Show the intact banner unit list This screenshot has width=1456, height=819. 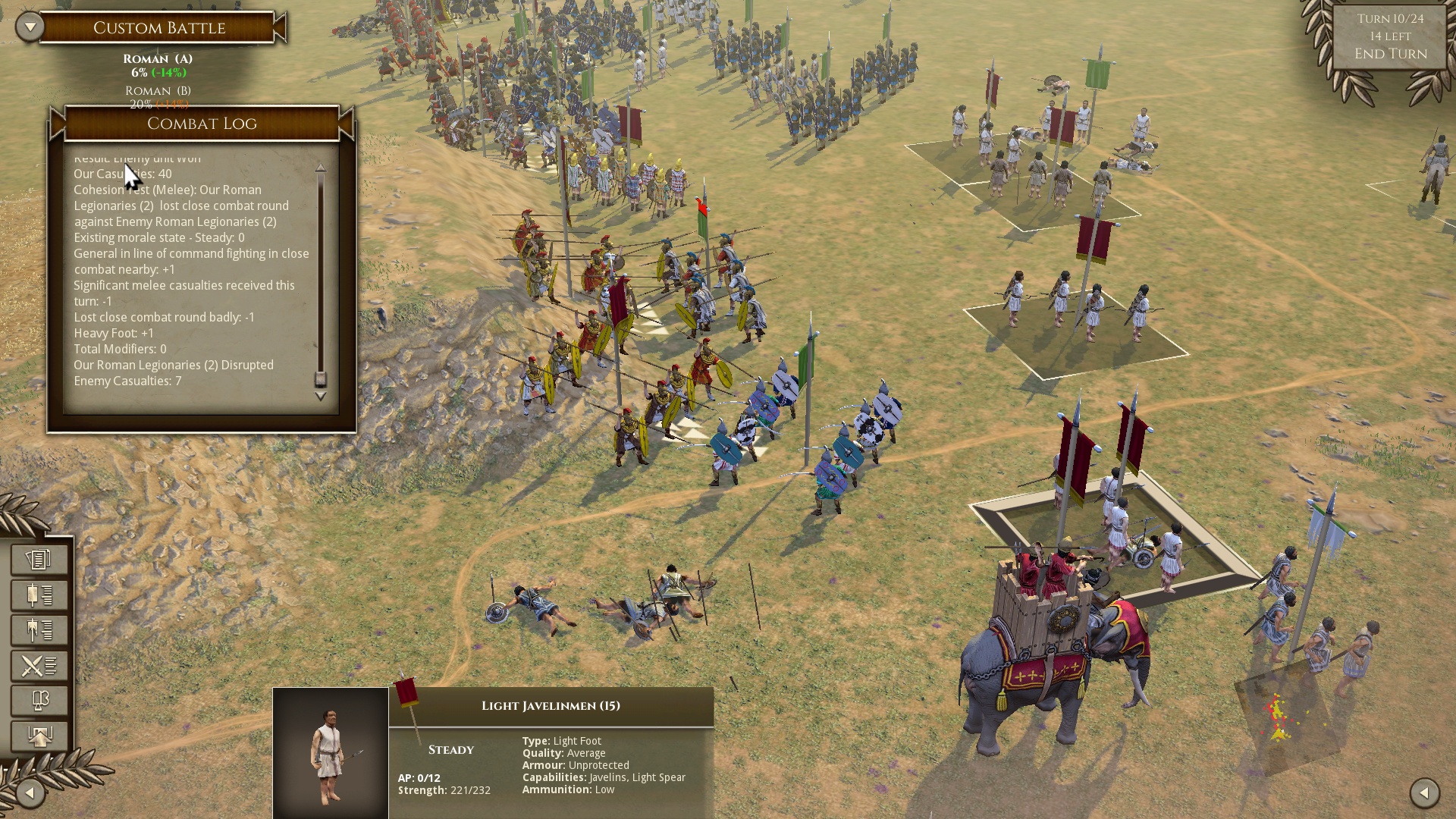click(39, 595)
